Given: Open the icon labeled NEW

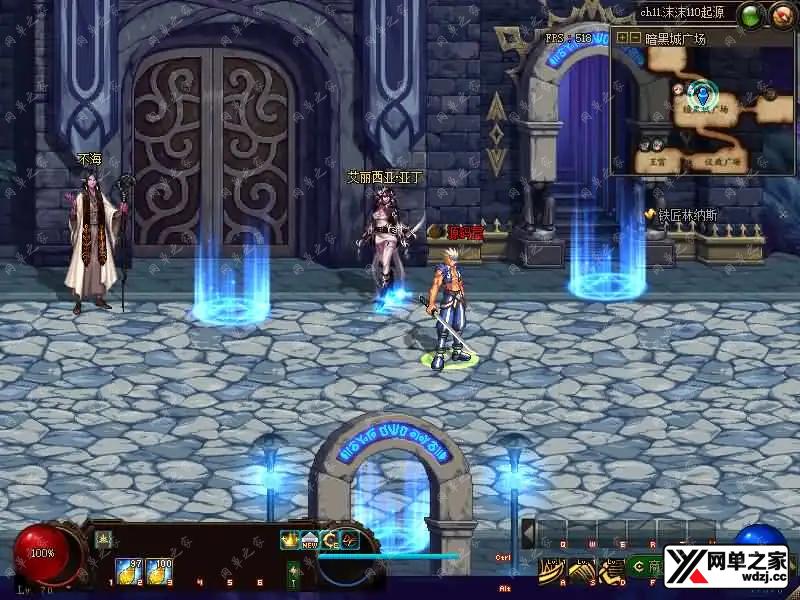Looking at the screenshot, I should [310, 540].
